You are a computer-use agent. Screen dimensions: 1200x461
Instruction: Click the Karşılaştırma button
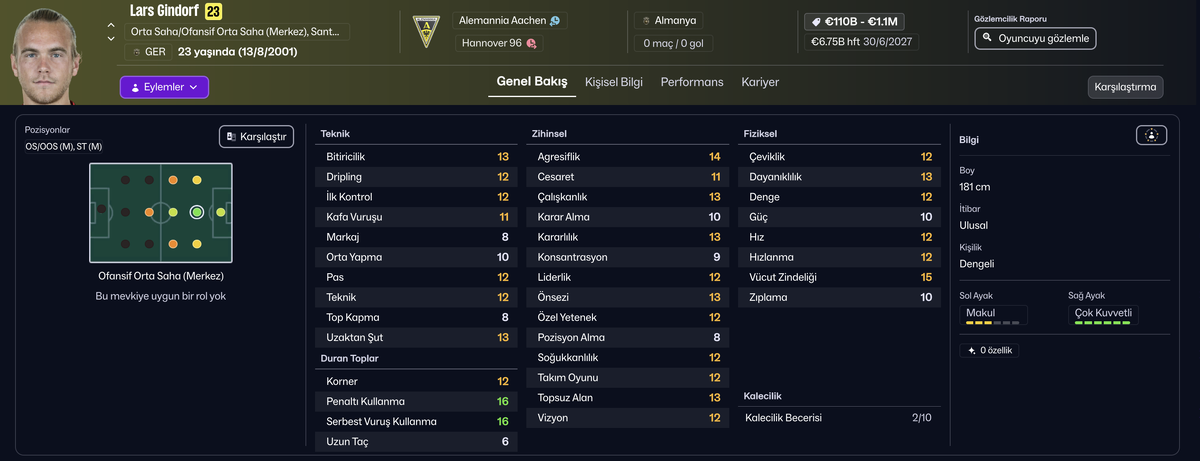[1125, 87]
